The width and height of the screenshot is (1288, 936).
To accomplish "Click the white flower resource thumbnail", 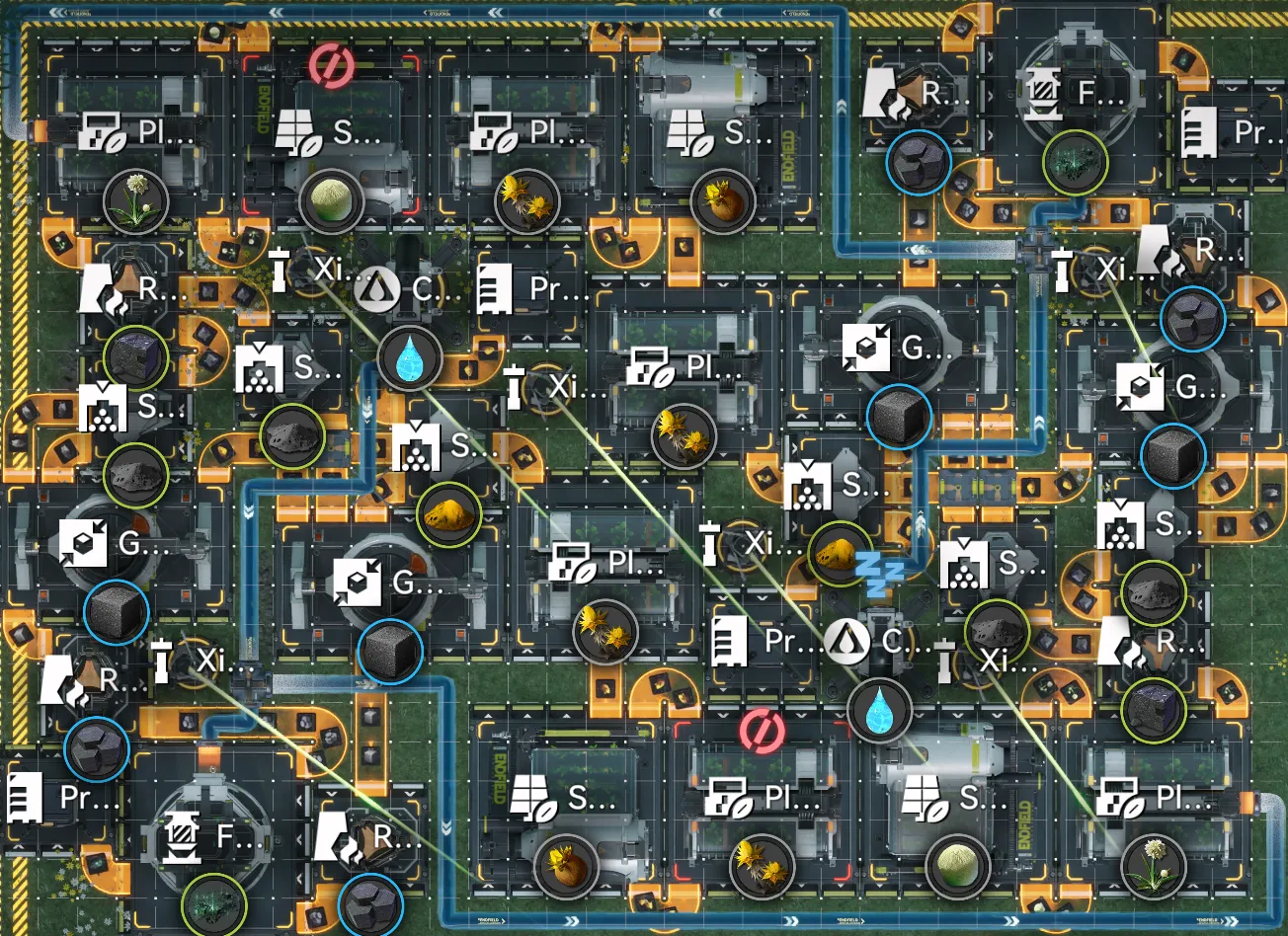I will pyautogui.click(x=133, y=202).
